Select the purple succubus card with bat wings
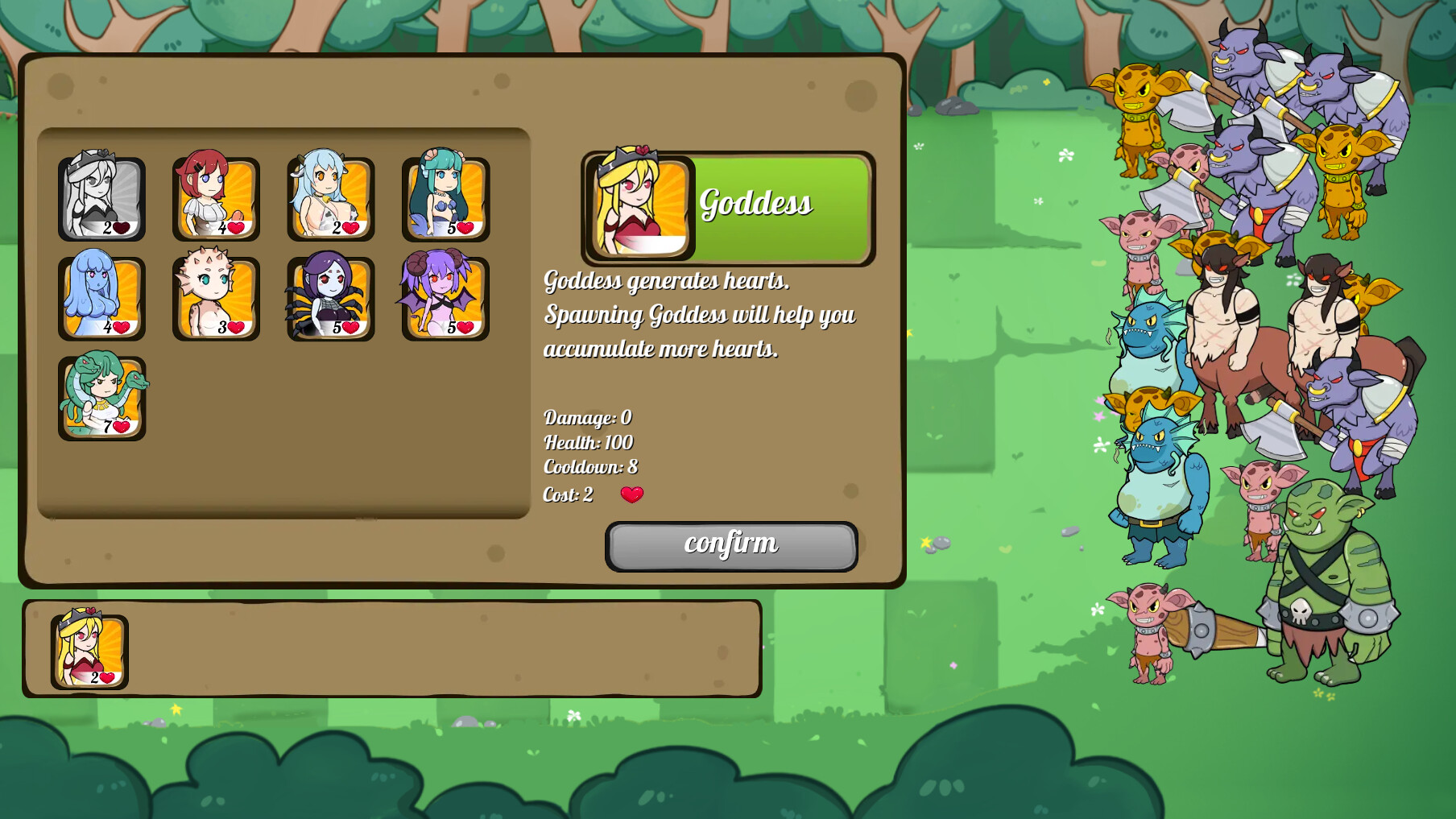 pos(445,298)
